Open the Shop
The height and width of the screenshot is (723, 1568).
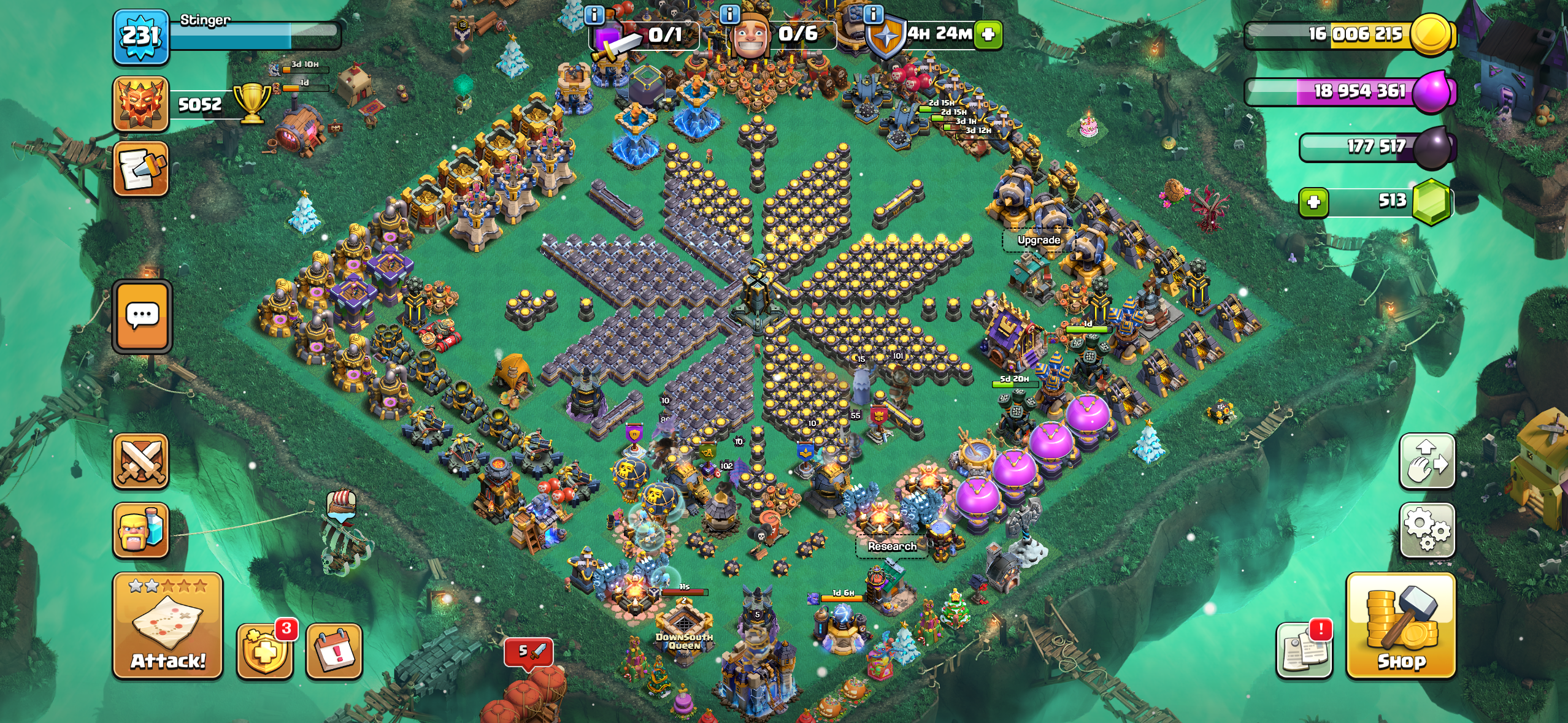[1401, 626]
